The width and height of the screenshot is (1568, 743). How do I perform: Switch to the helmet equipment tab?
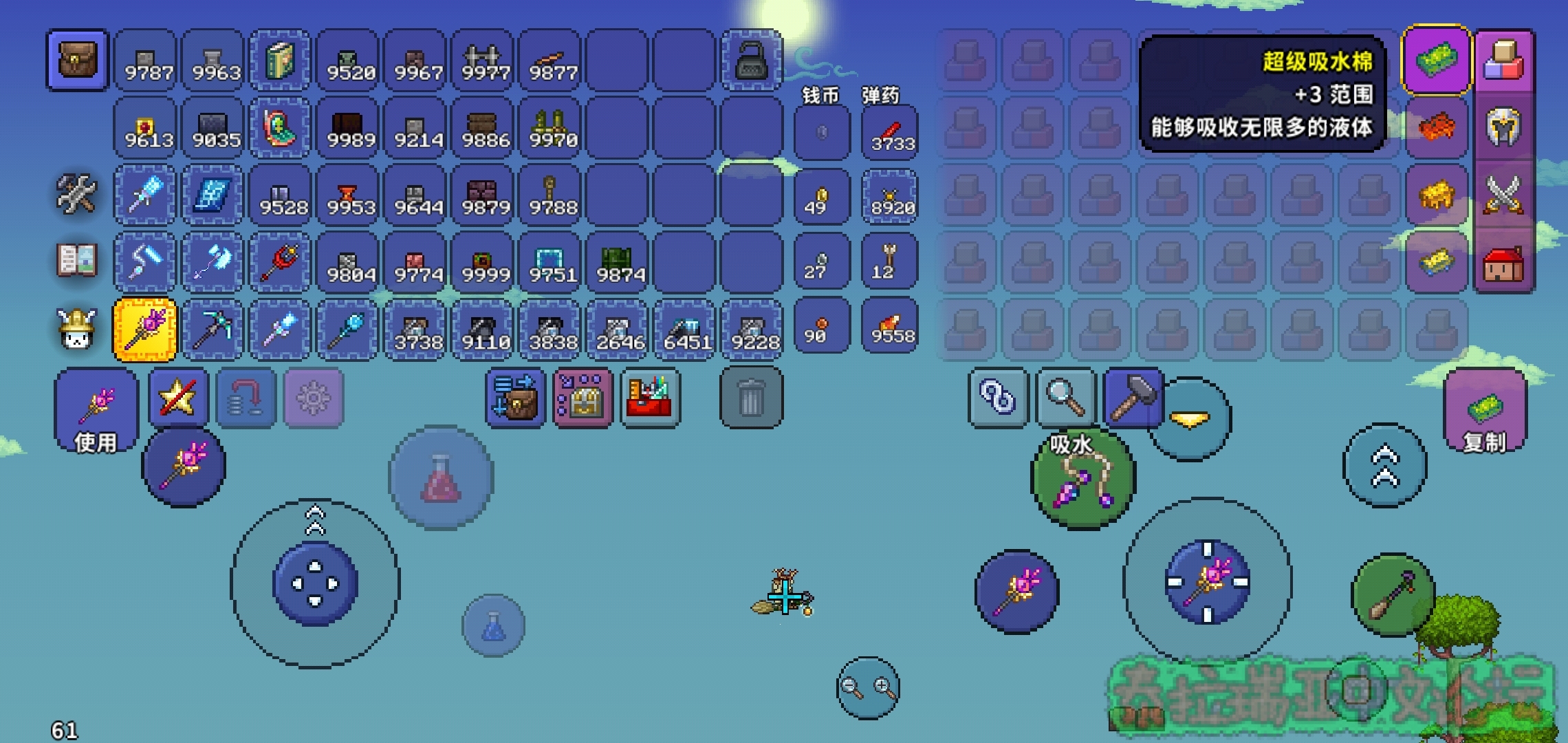pos(1503,127)
